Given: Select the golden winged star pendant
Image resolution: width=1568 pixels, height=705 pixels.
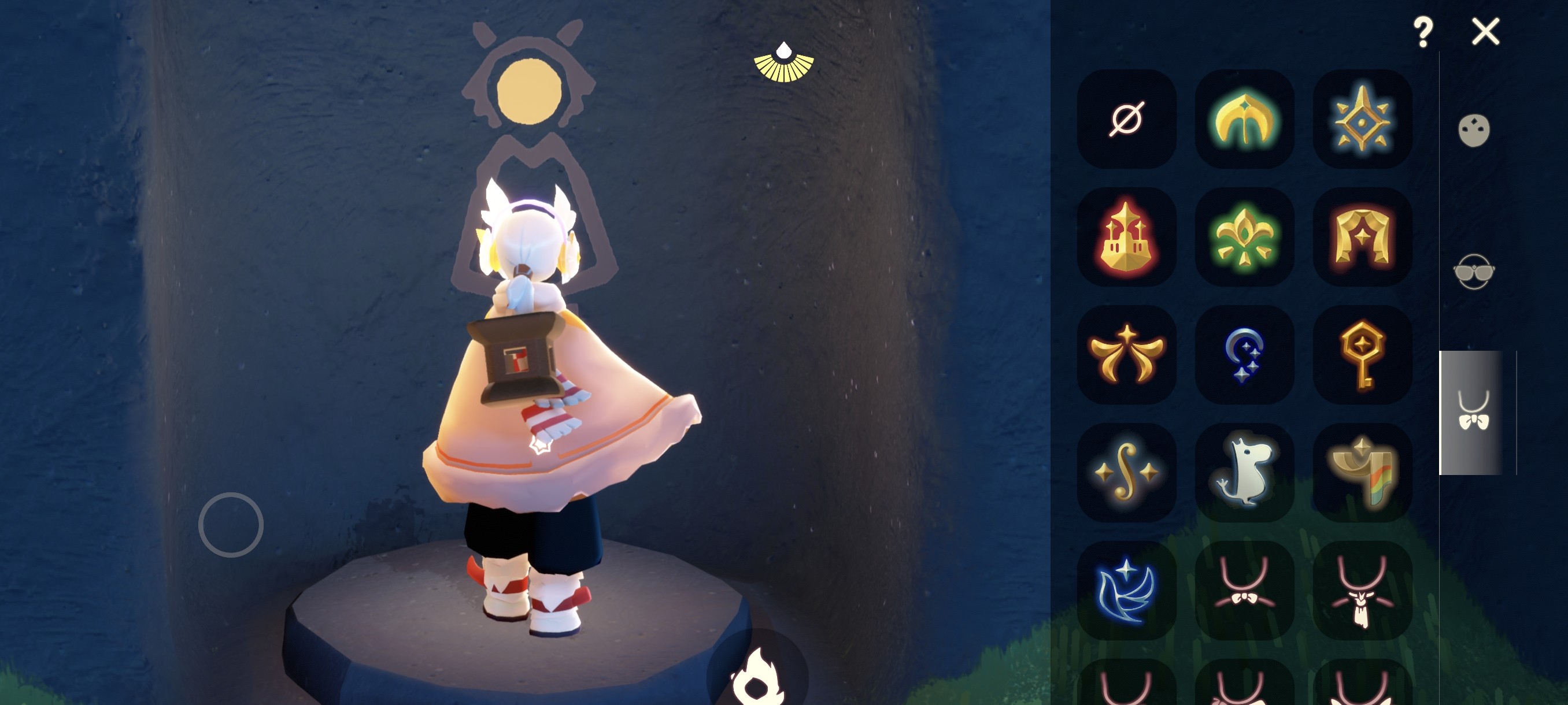Looking at the screenshot, I should (x=1126, y=355).
